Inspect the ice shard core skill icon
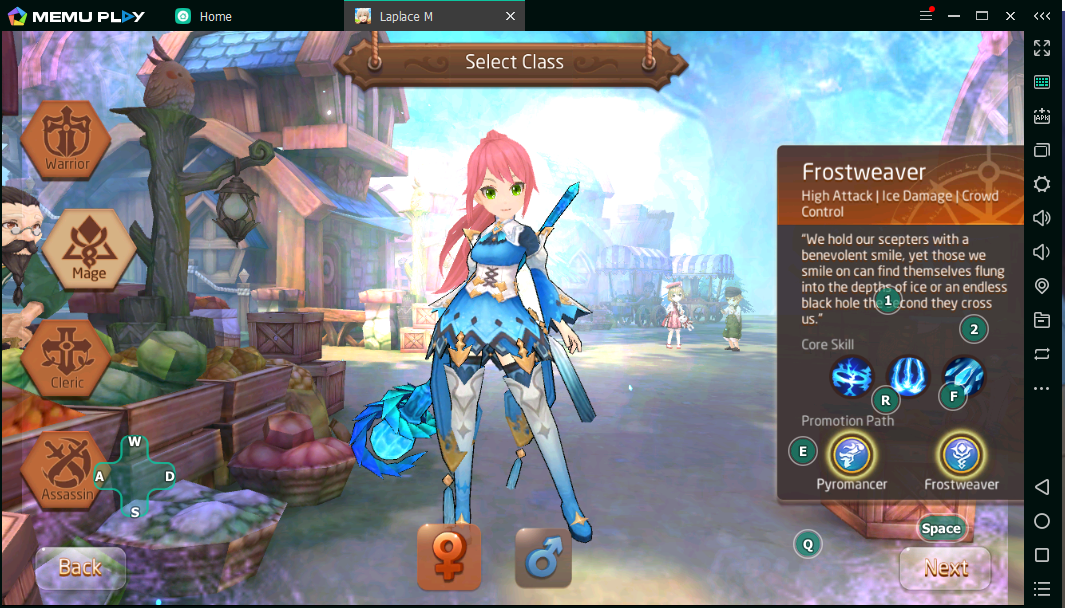 click(963, 377)
